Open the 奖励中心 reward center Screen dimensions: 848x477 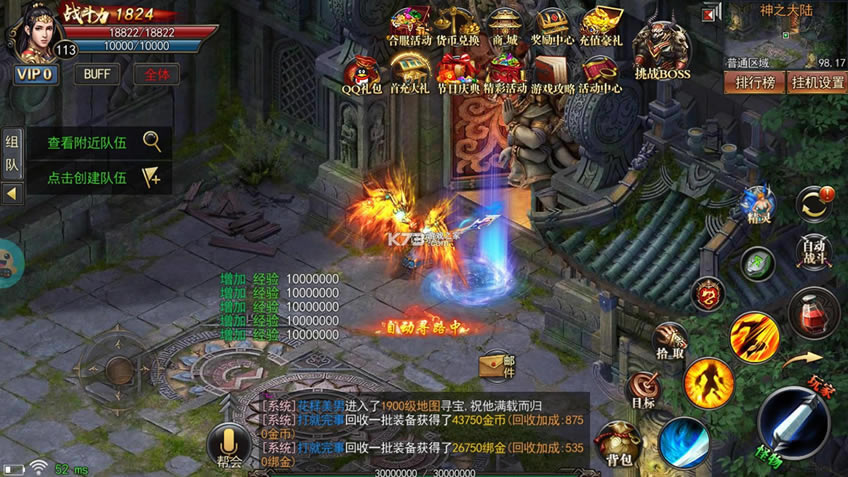pos(552,27)
